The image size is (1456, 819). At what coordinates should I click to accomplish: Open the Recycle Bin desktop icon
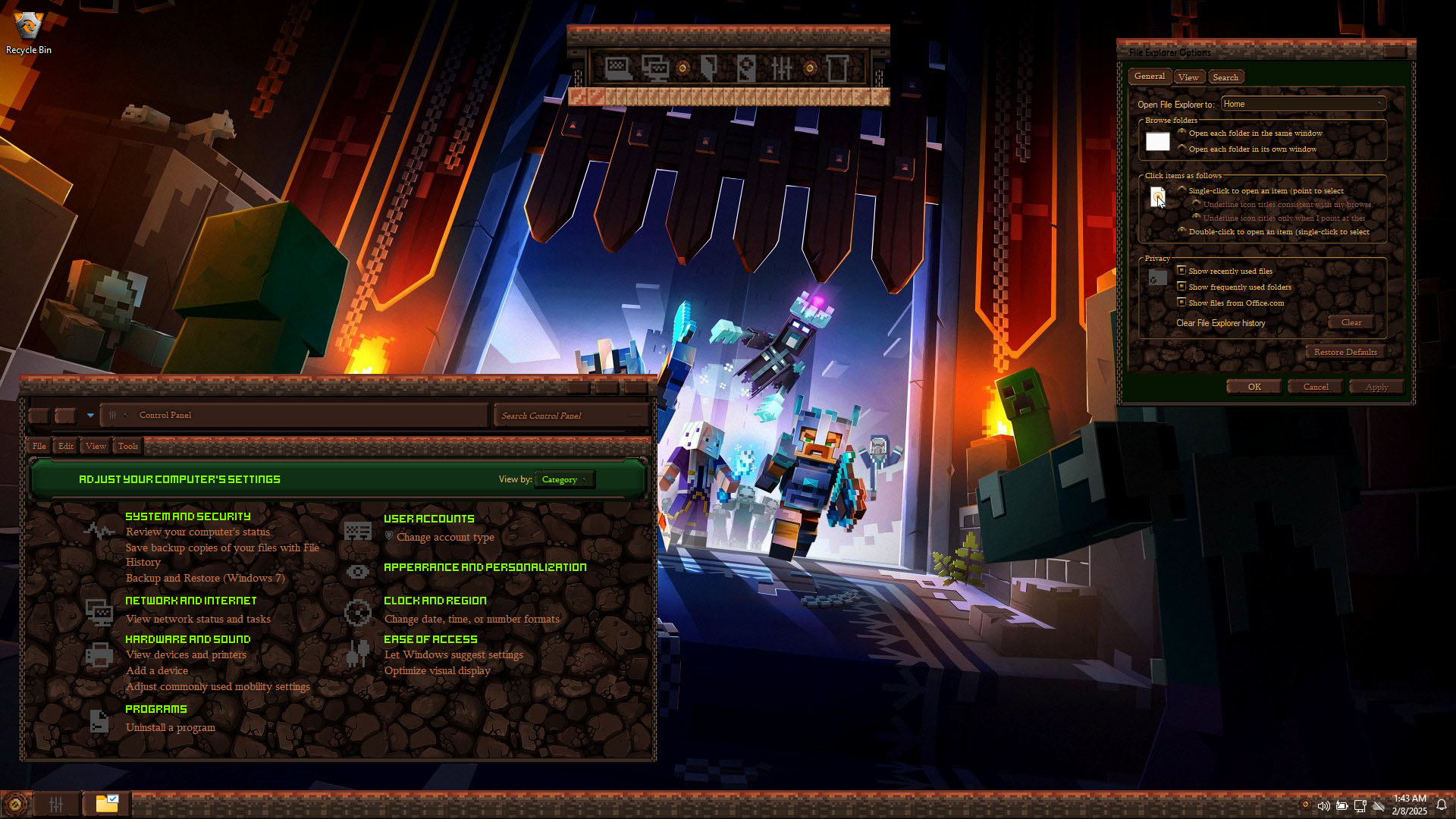29,32
